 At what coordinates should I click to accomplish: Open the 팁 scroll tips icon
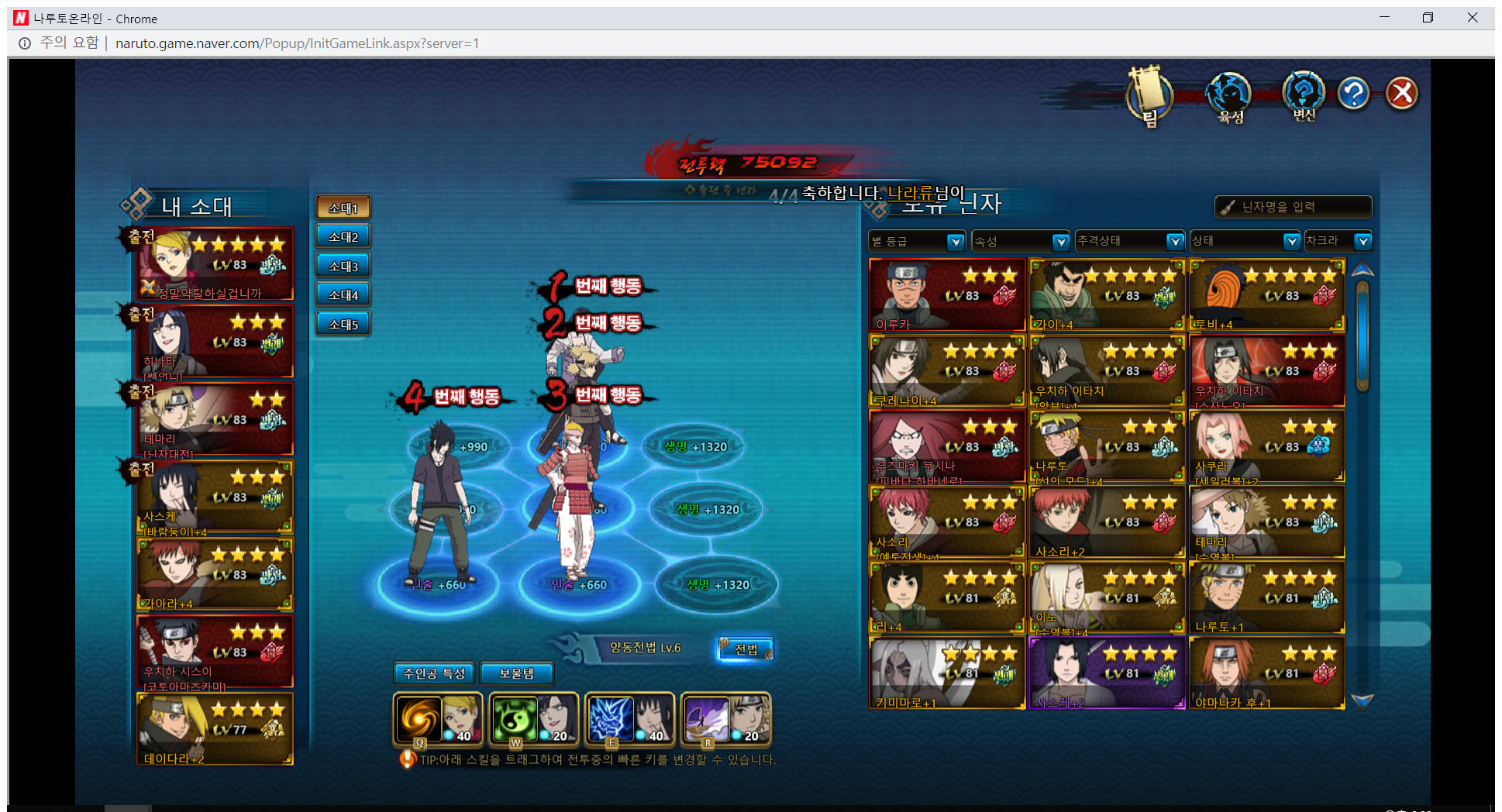click(1149, 97)
